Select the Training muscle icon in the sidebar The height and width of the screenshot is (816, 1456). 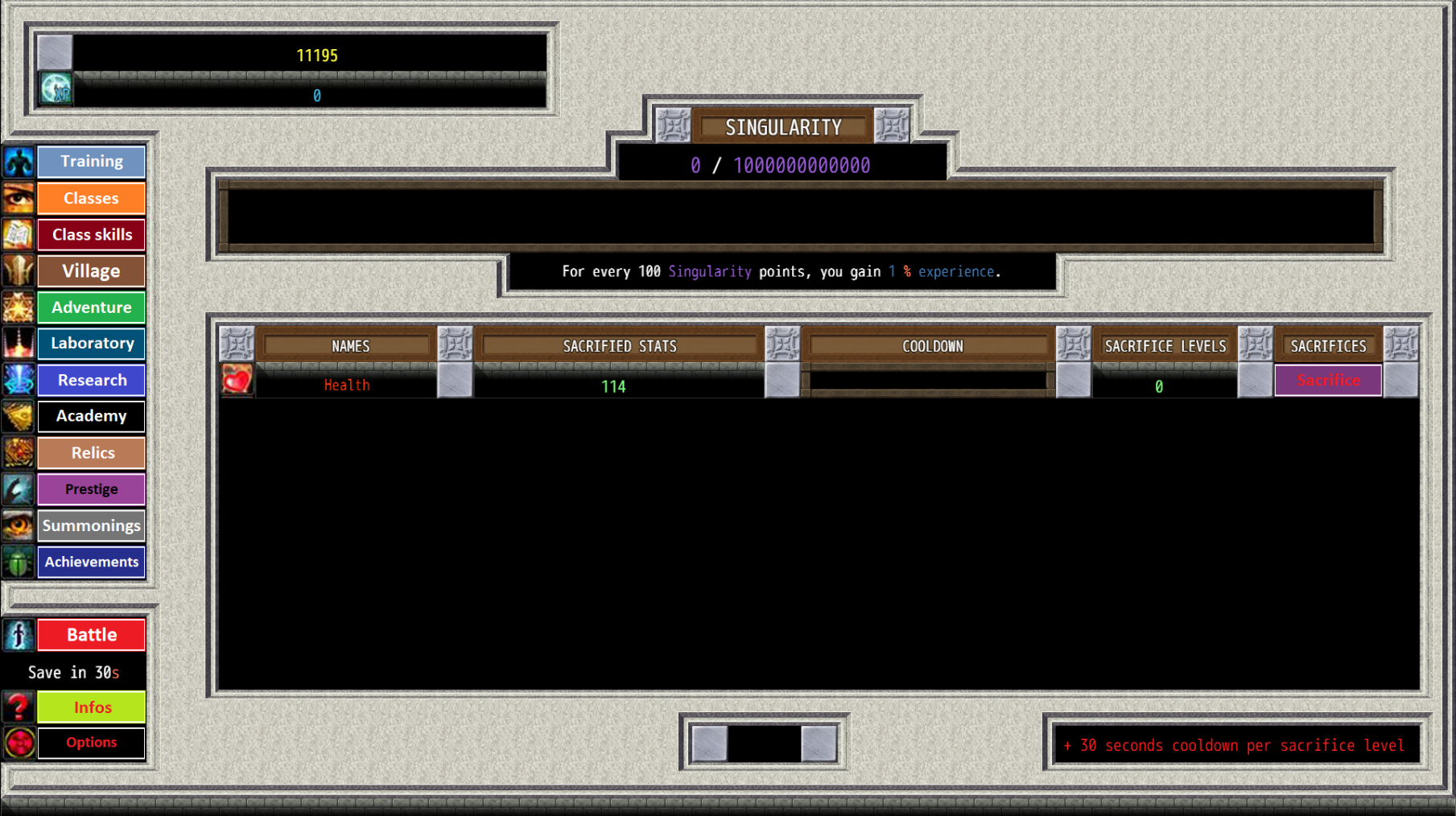click(x=19, y=162)
